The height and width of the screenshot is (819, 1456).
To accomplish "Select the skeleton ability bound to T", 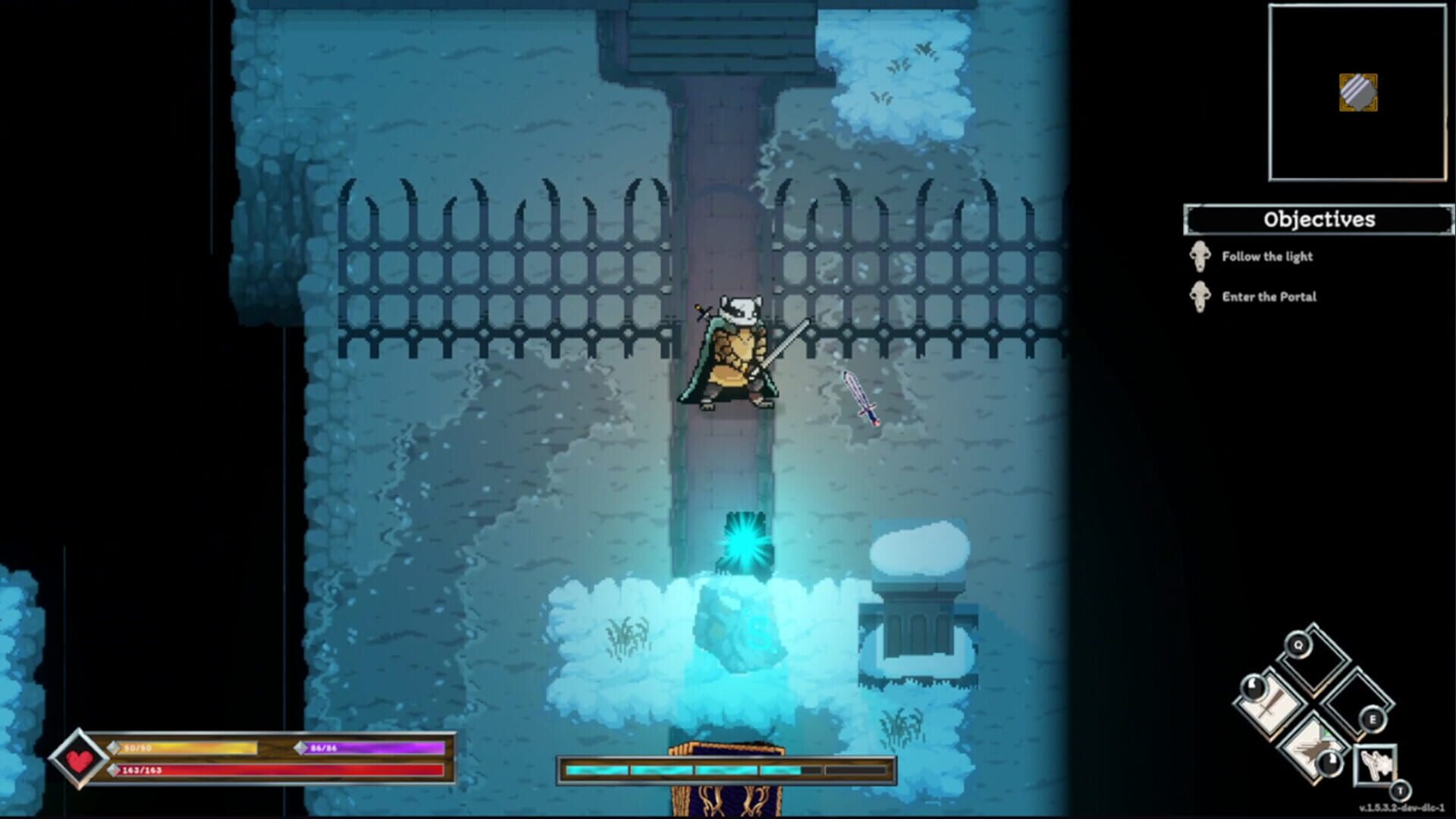I will [x=1376, y=765].
